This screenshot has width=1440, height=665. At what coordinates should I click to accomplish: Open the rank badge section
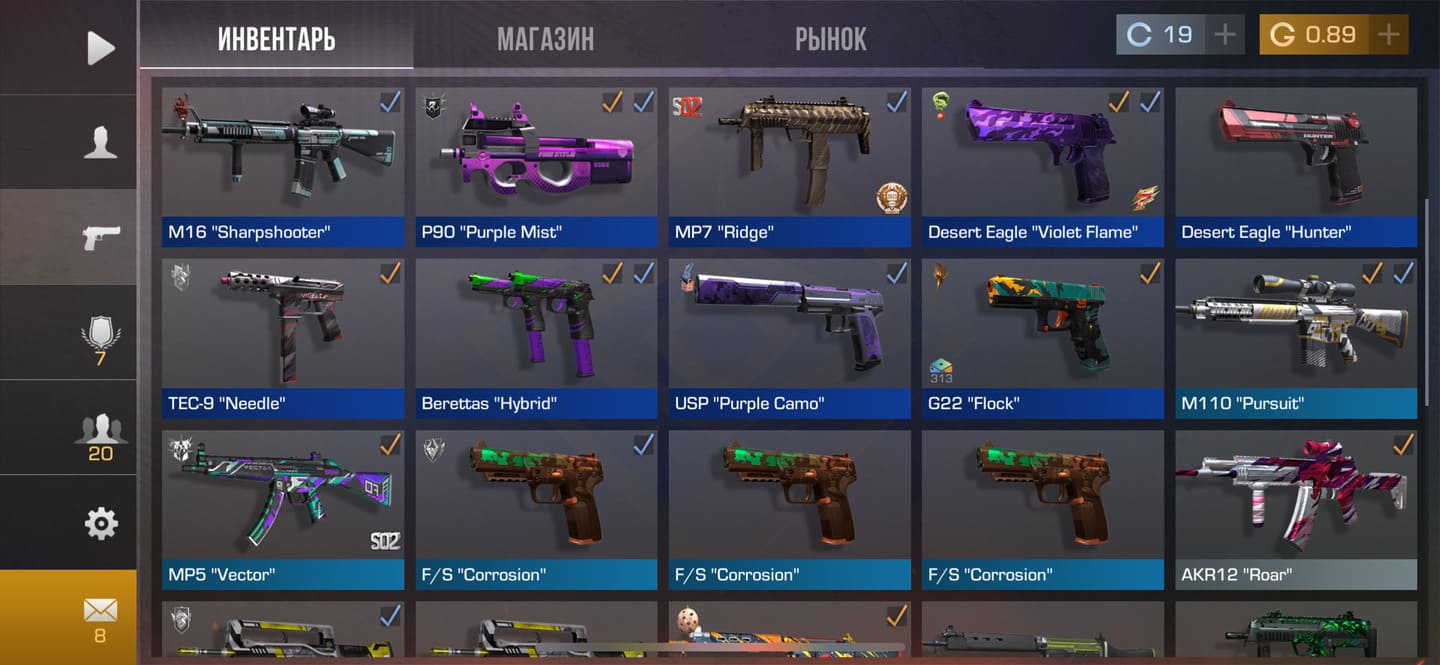(x=100, y=337)
